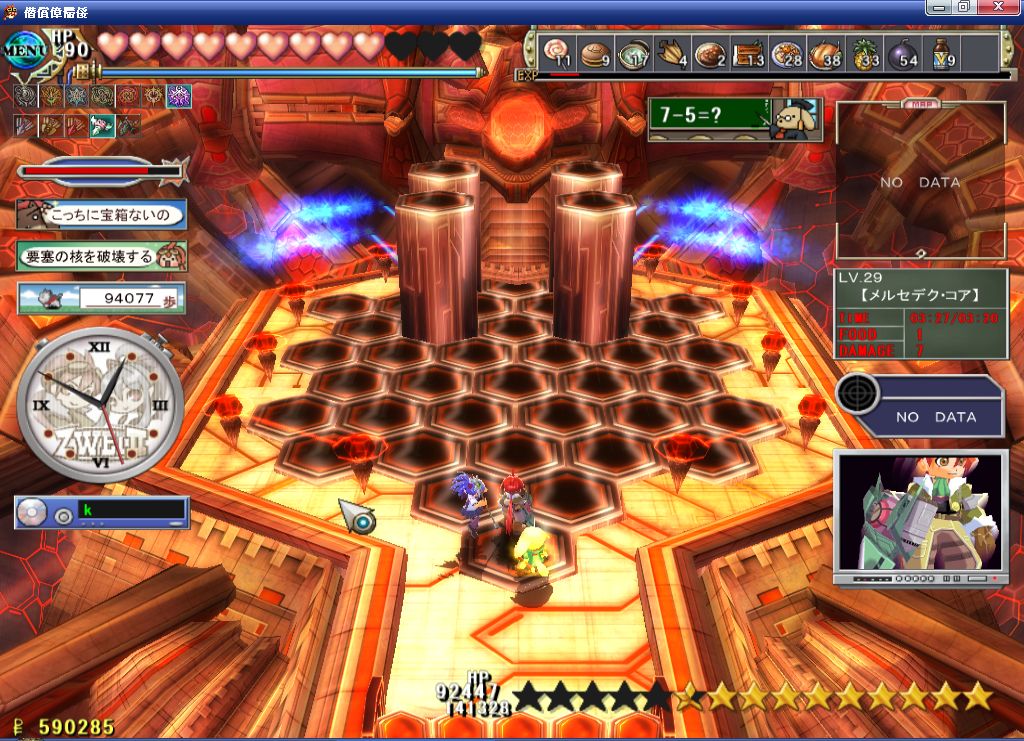The image size is (1024, 741).
Task: Open the character portrait monitor widget
Action: click(x=920, y=515)
